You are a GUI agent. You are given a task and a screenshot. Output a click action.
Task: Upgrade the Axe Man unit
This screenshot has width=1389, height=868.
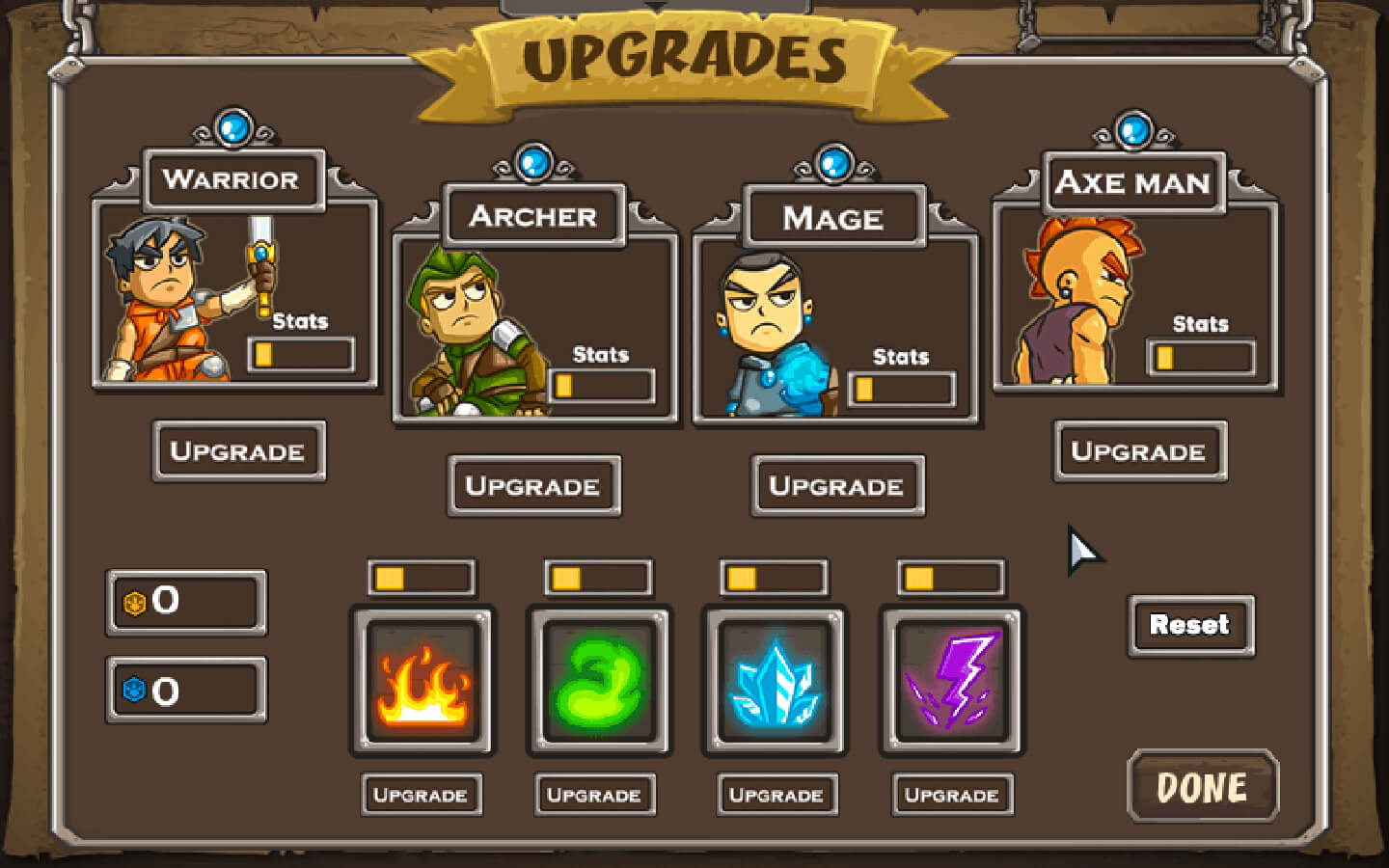[1139, 450]
